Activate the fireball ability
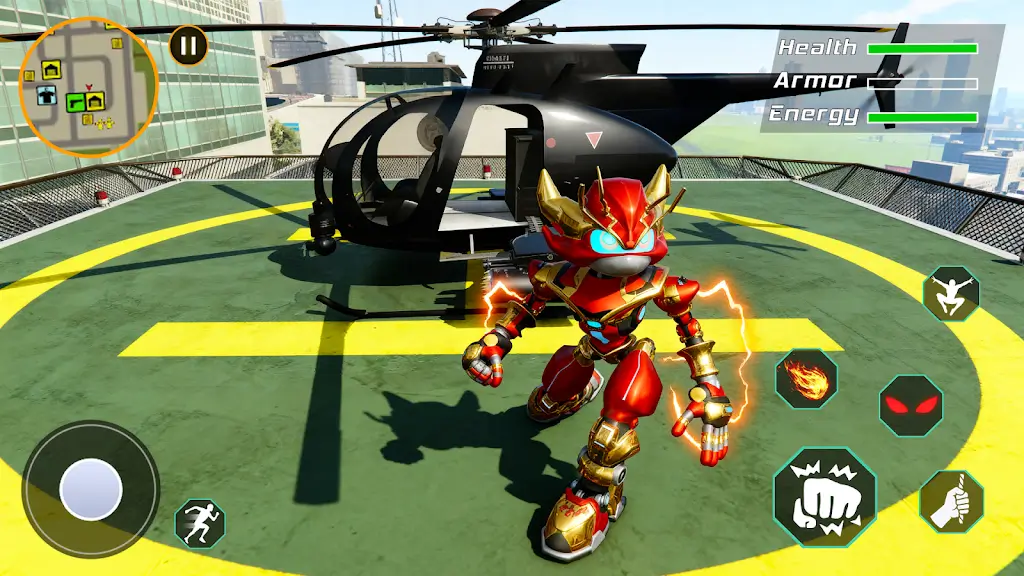Viewport: 1024px width, 576px height. tap(807, 379)
